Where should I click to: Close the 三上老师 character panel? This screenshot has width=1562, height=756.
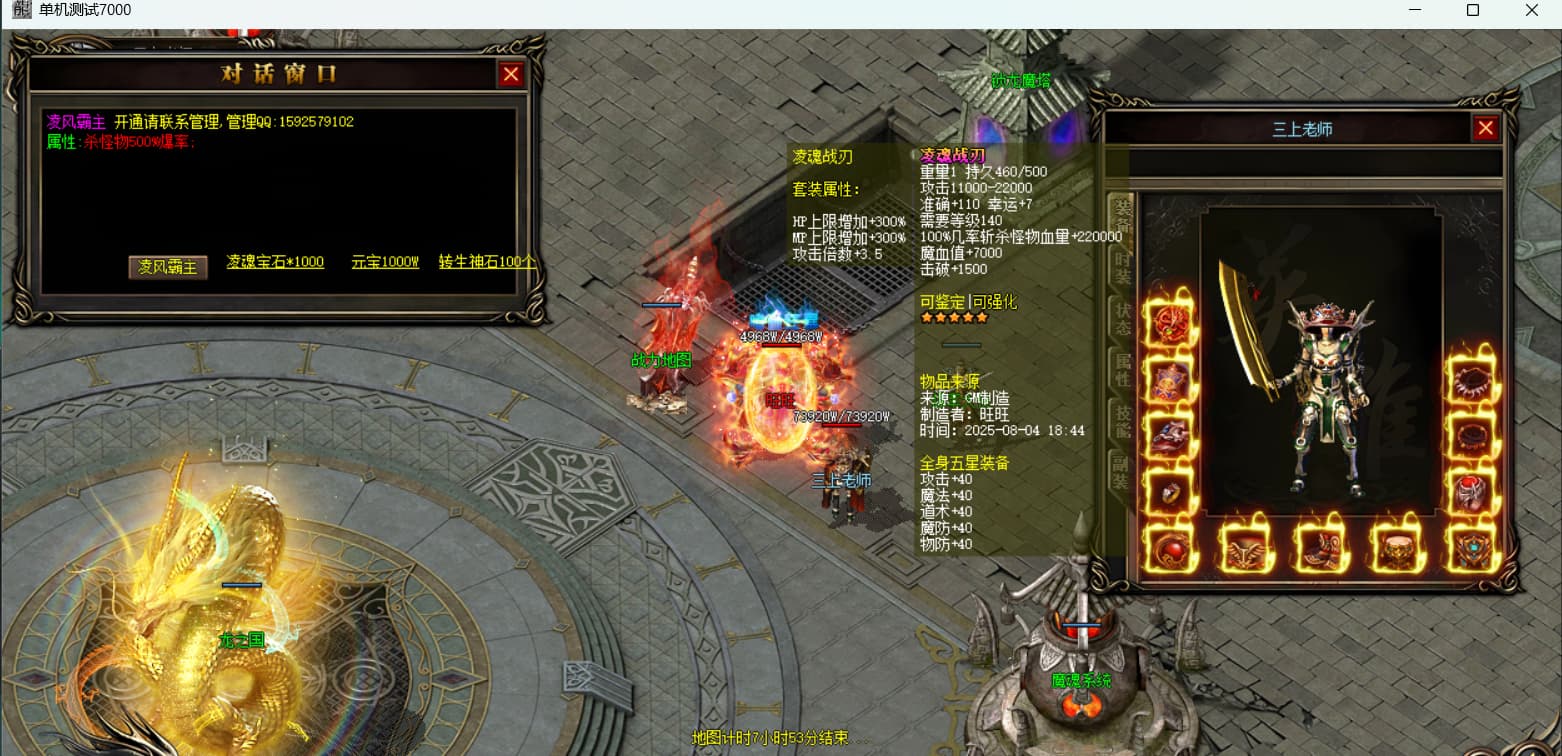coord(1485,128)
